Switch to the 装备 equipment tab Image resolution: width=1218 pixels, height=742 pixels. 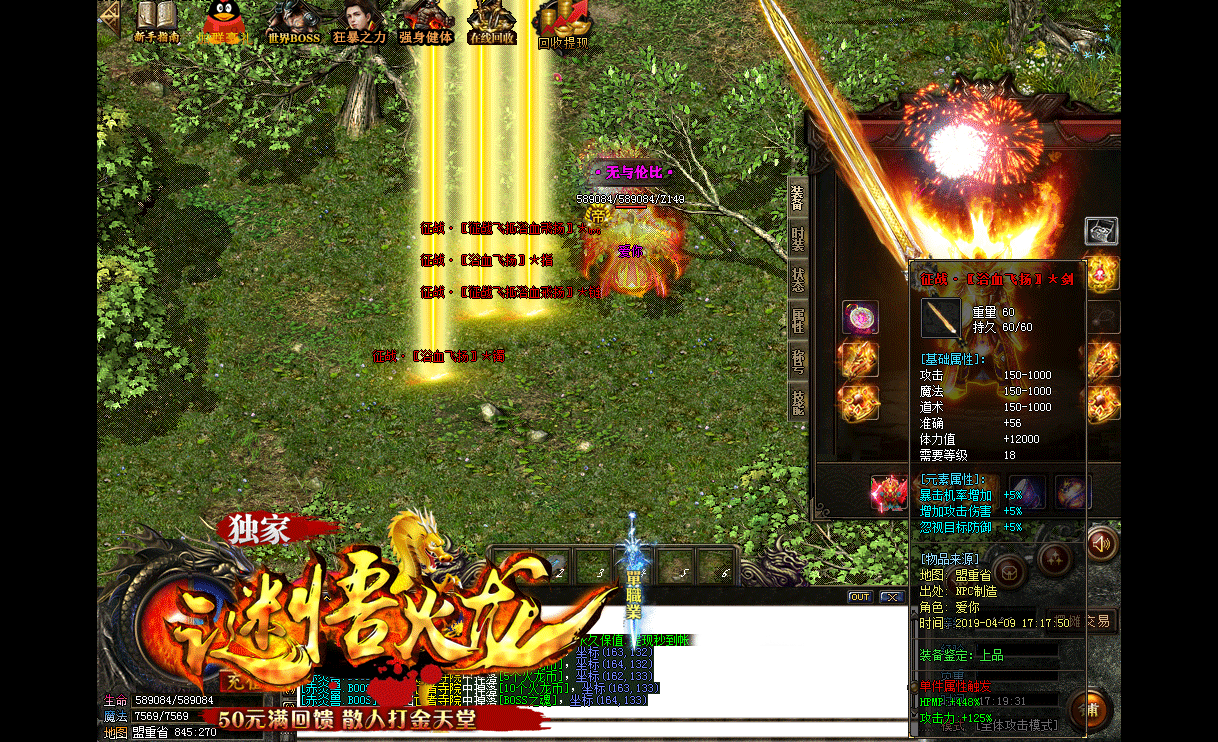click(797, 198)
